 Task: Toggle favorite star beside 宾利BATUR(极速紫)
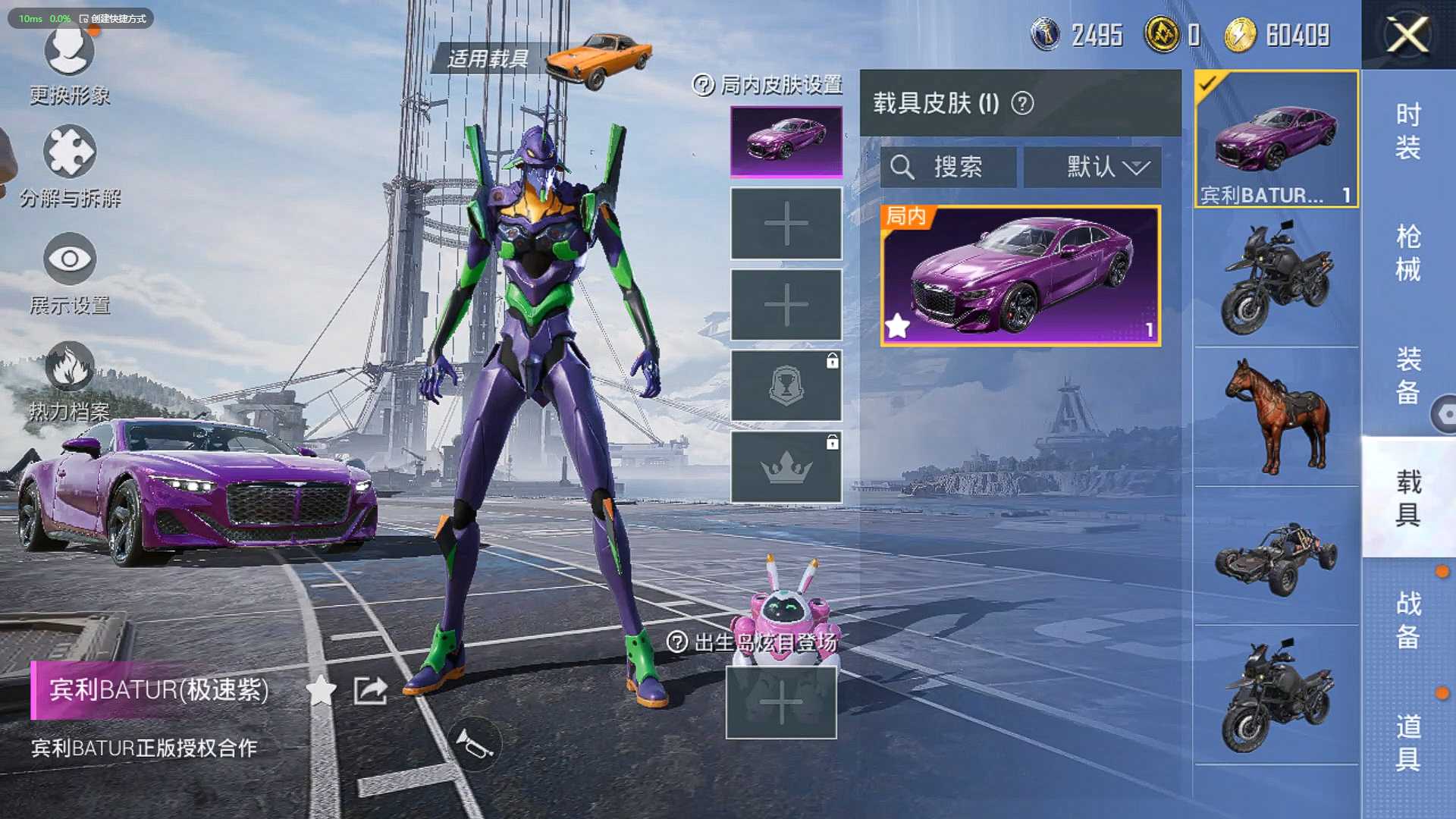[321, 690]
